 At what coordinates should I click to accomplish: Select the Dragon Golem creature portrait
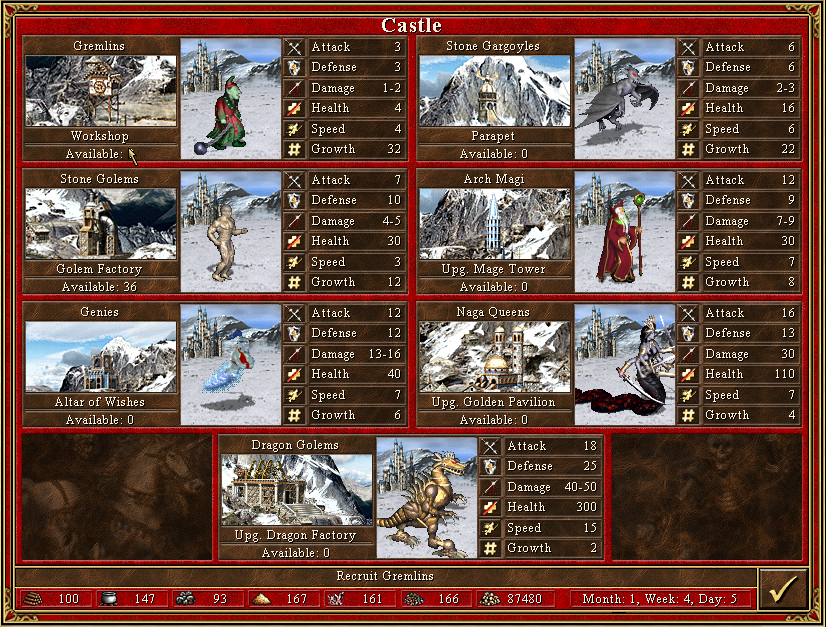tap(427, 497)
